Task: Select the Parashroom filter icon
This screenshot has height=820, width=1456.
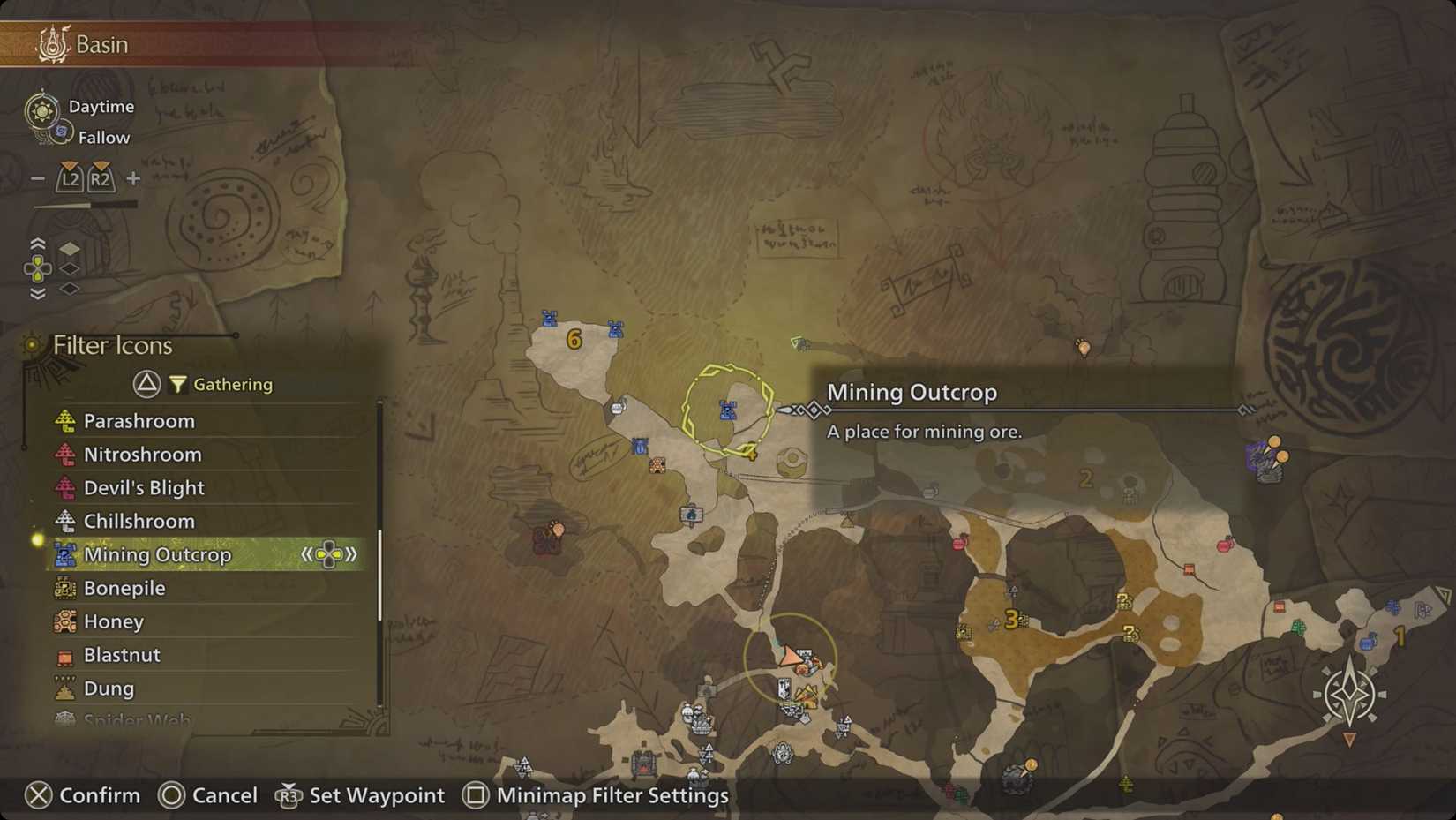Action: 64,421
